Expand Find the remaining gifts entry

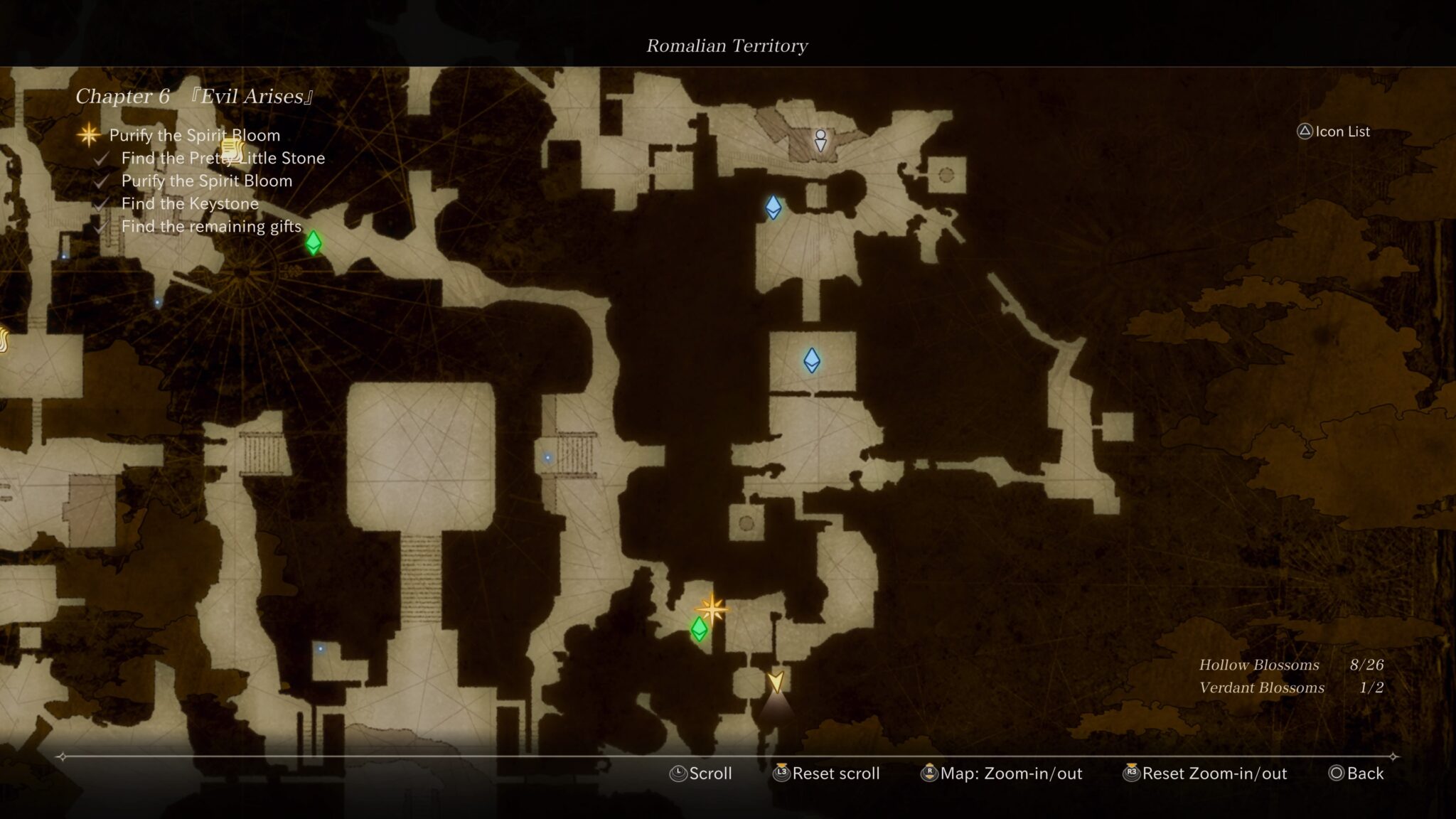click(213, 226)
